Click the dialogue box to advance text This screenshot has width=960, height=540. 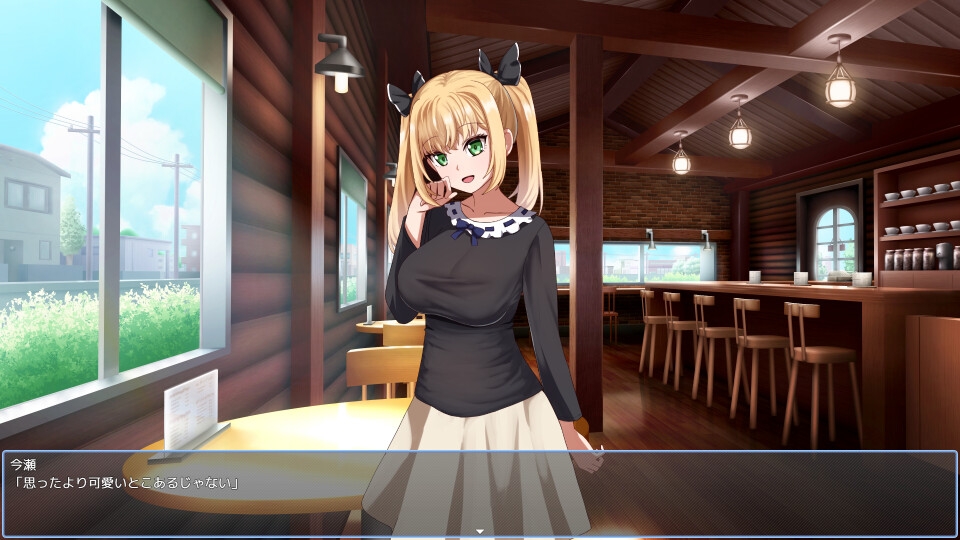coord(480,493)
